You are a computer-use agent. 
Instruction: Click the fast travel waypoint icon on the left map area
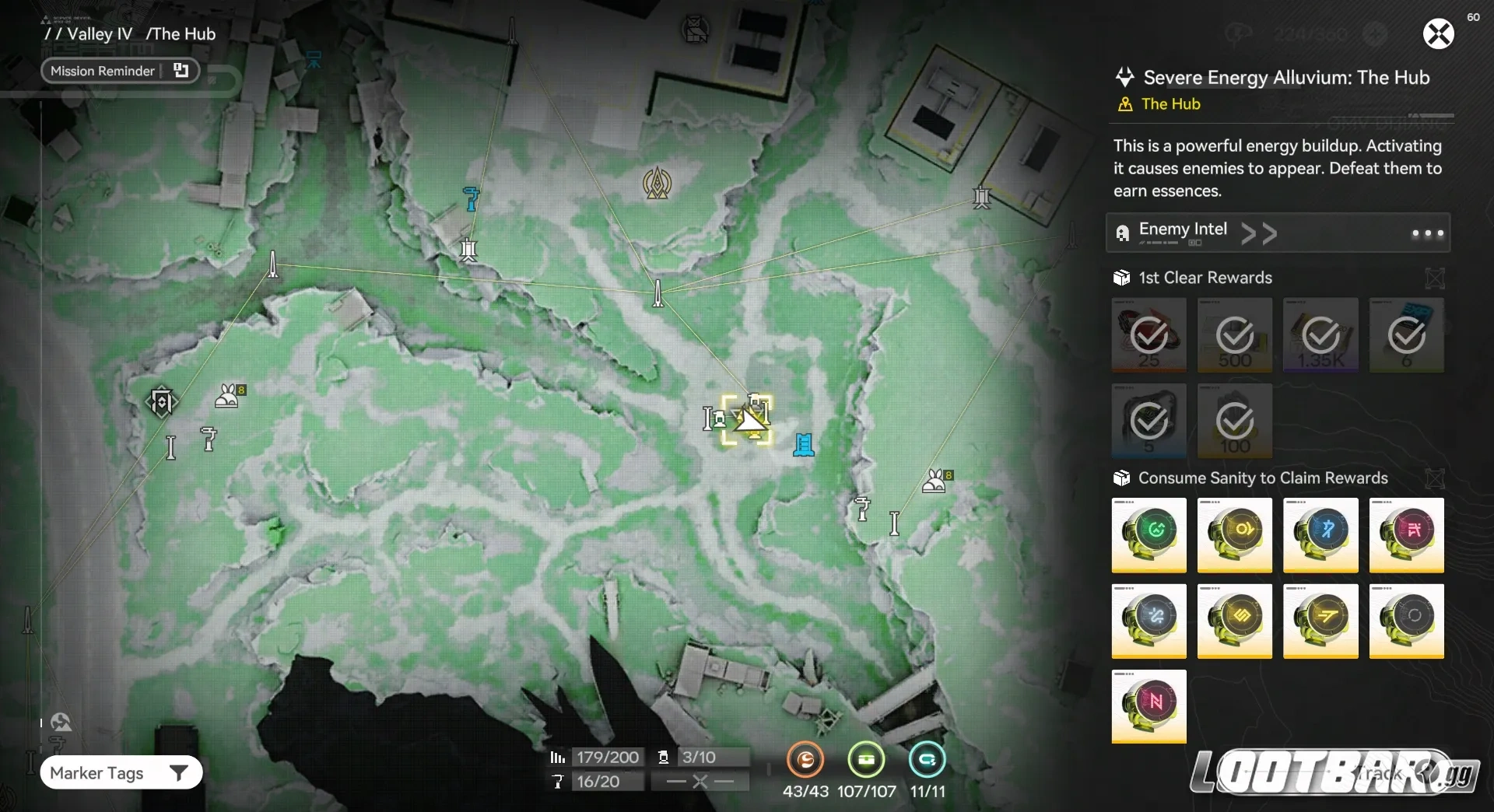pos(161,402)
